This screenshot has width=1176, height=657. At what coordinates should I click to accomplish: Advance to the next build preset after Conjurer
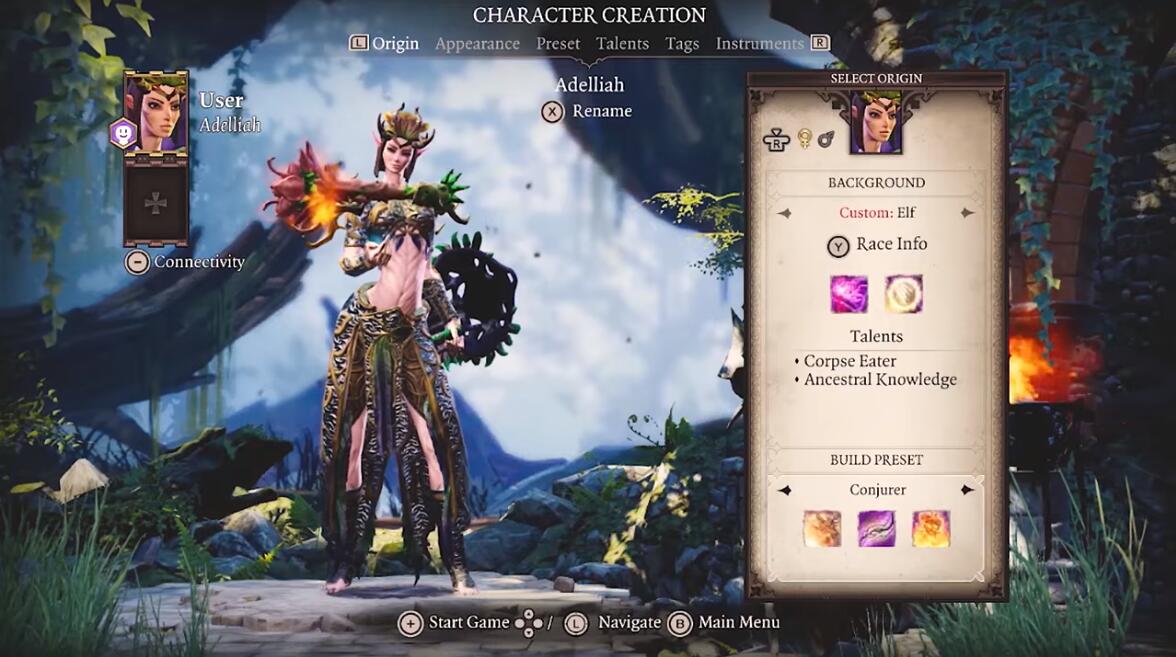(x=967, y=490)
